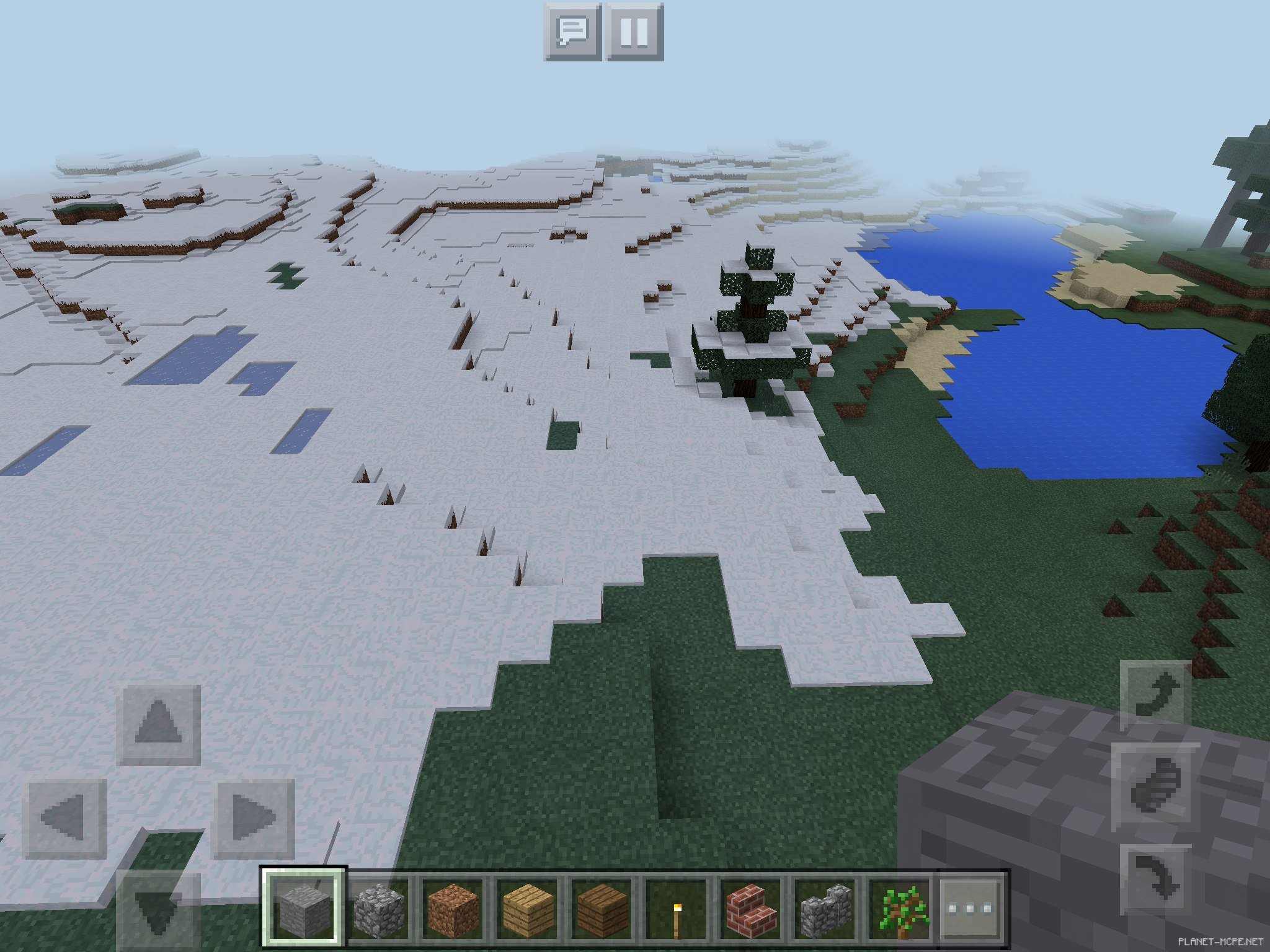
Task: Select the torch in the hotbar
Action: pos(677,907)
